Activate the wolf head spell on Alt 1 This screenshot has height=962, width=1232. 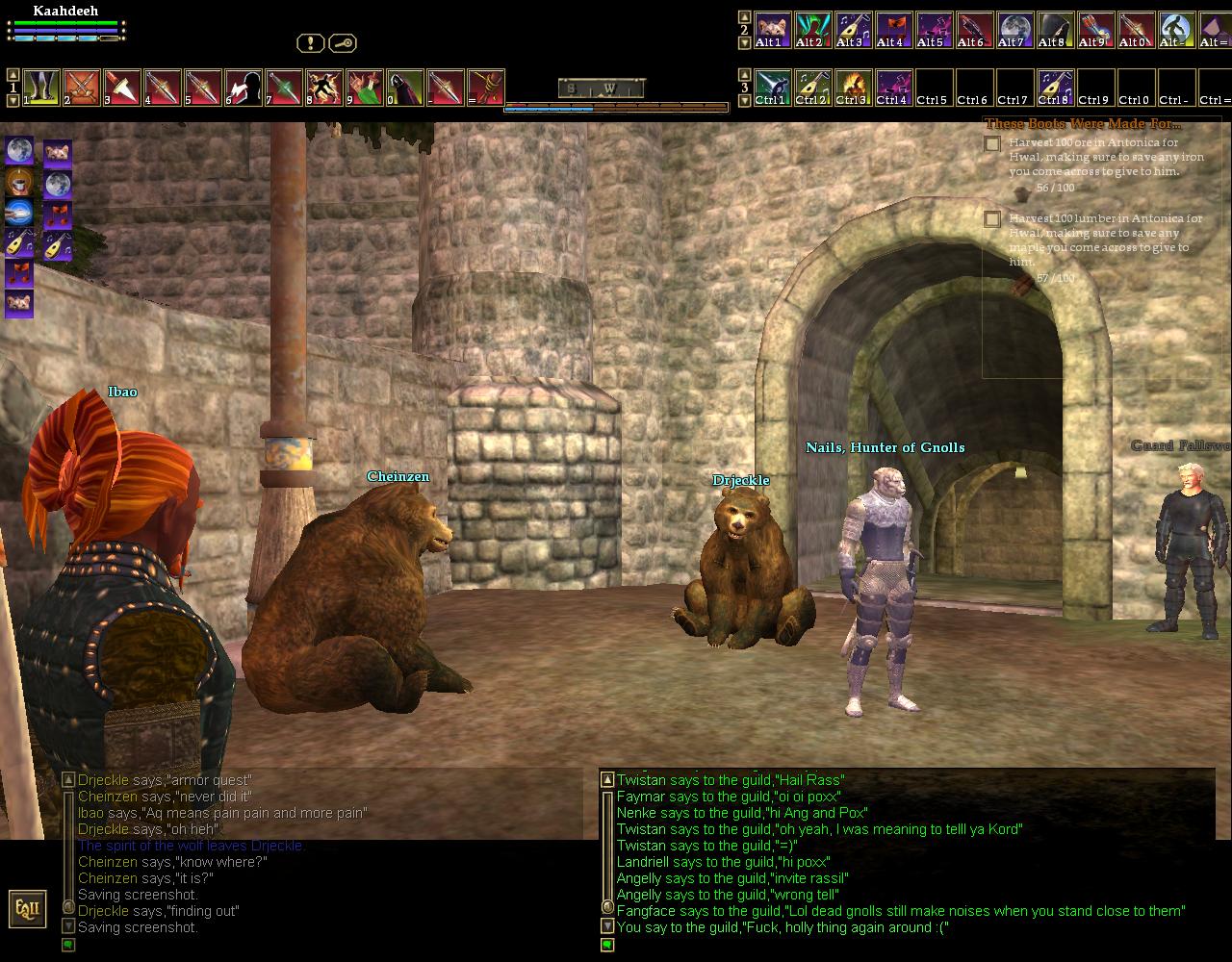click(773, 29)
